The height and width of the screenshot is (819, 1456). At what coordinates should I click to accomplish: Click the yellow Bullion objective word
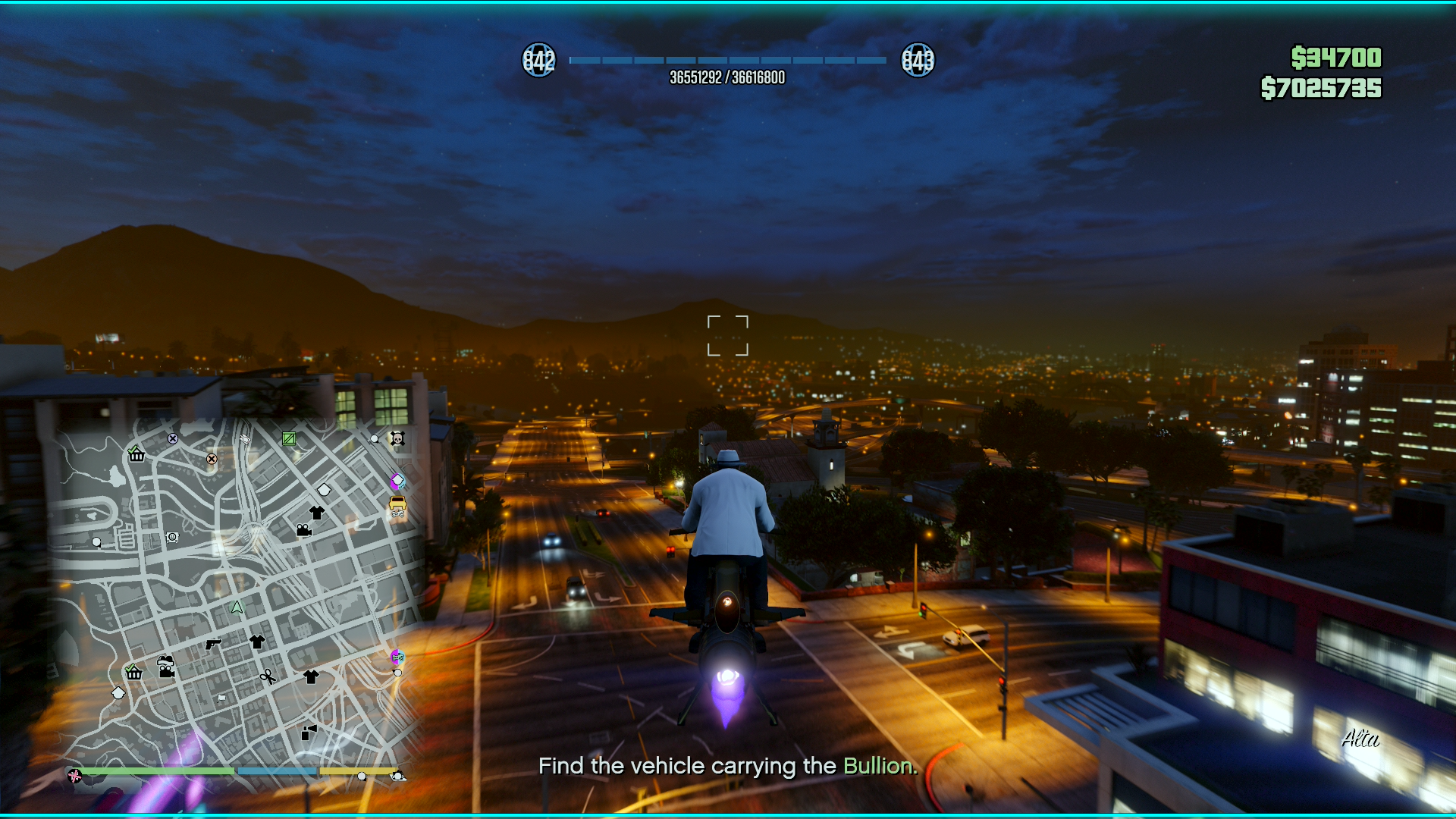tap(878, 766)
